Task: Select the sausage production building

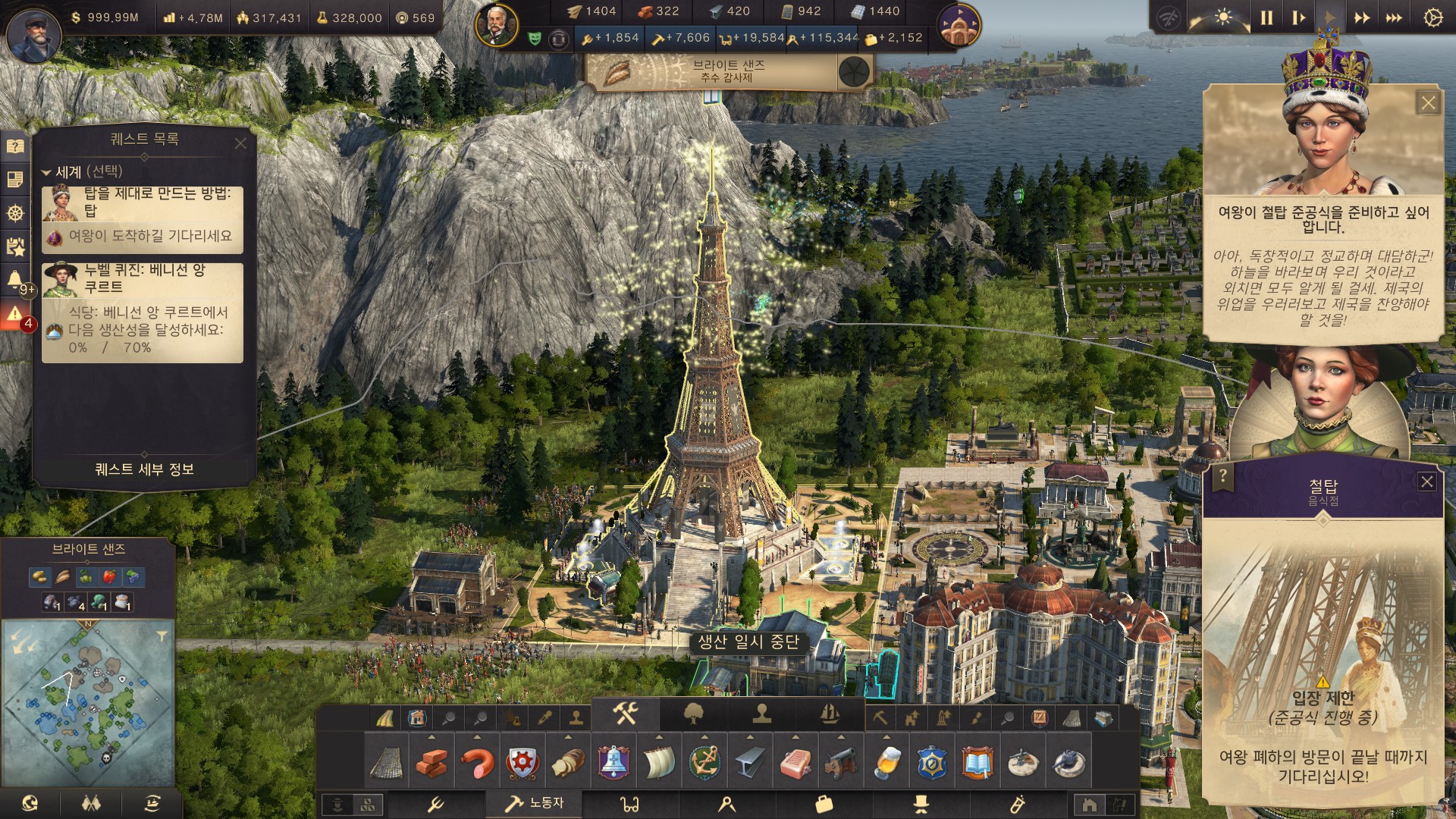Action: 477,762
